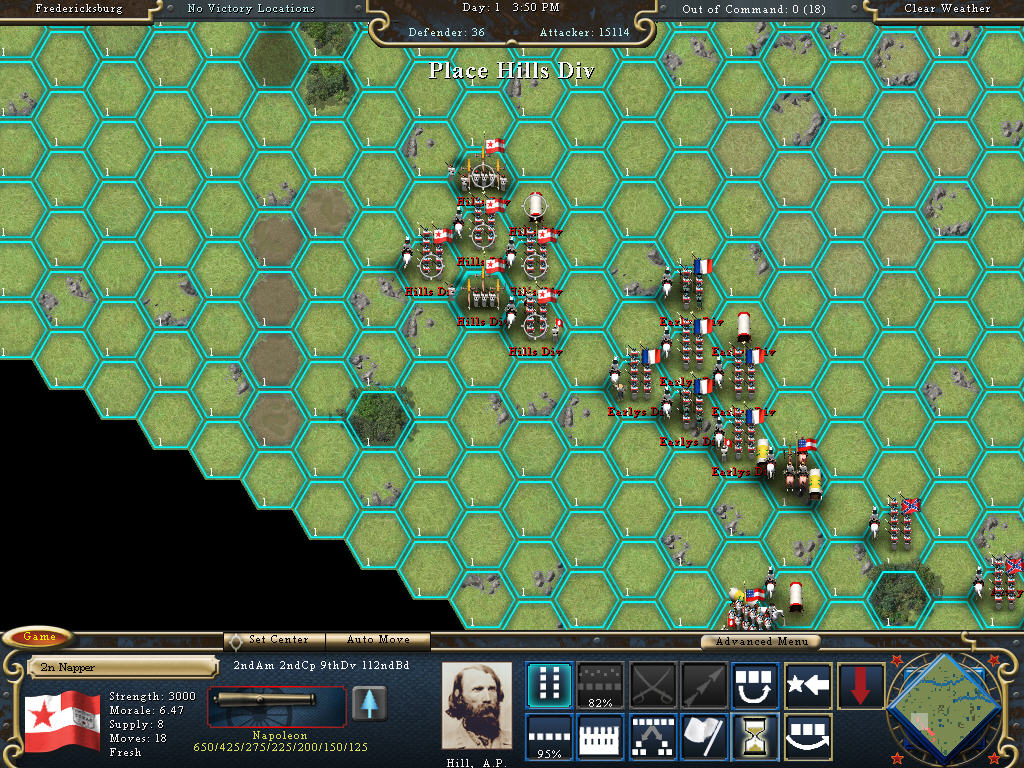1024x768 pixels.
Task: Click the Set Center button
Action: coord(274,640)
